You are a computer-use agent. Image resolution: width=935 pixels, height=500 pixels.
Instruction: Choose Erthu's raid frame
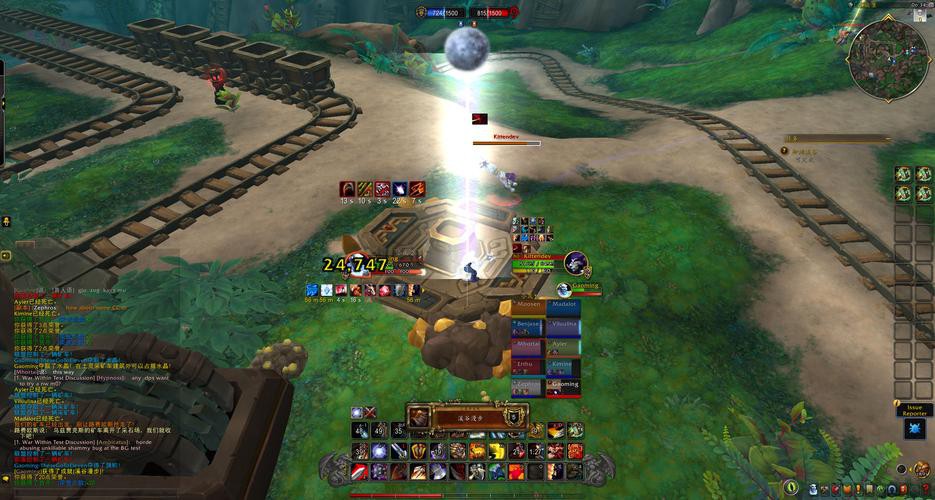[529, 365]
